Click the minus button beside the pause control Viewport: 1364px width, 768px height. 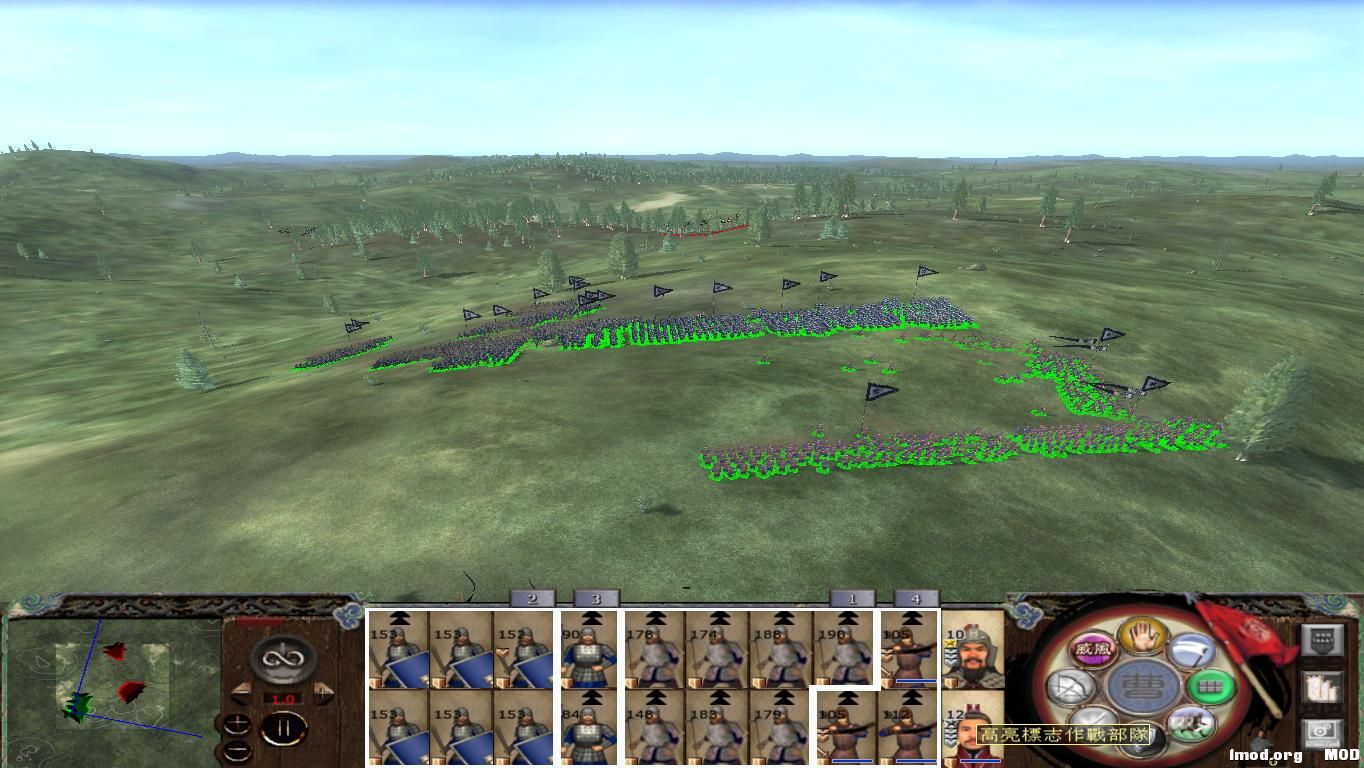(x=238, y=749)
